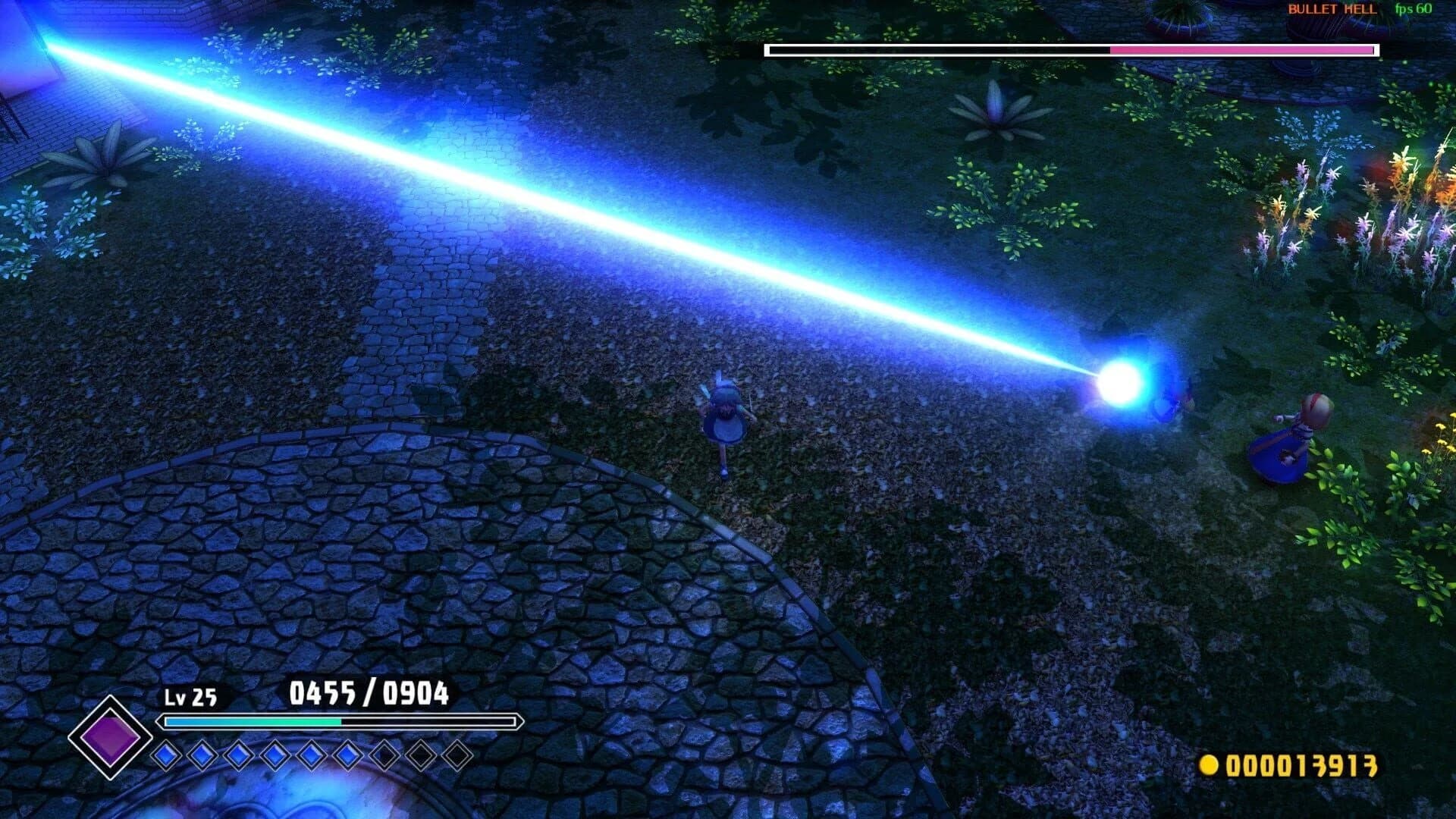
Task: Click the first filled blue diamond charge icon
Action: pos(165,755)
